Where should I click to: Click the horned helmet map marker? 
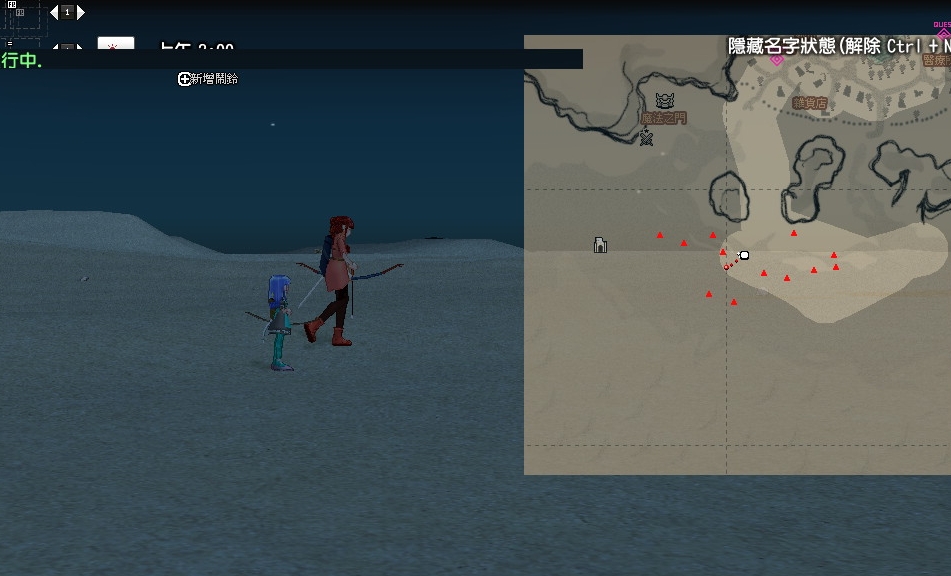[664, 101]
